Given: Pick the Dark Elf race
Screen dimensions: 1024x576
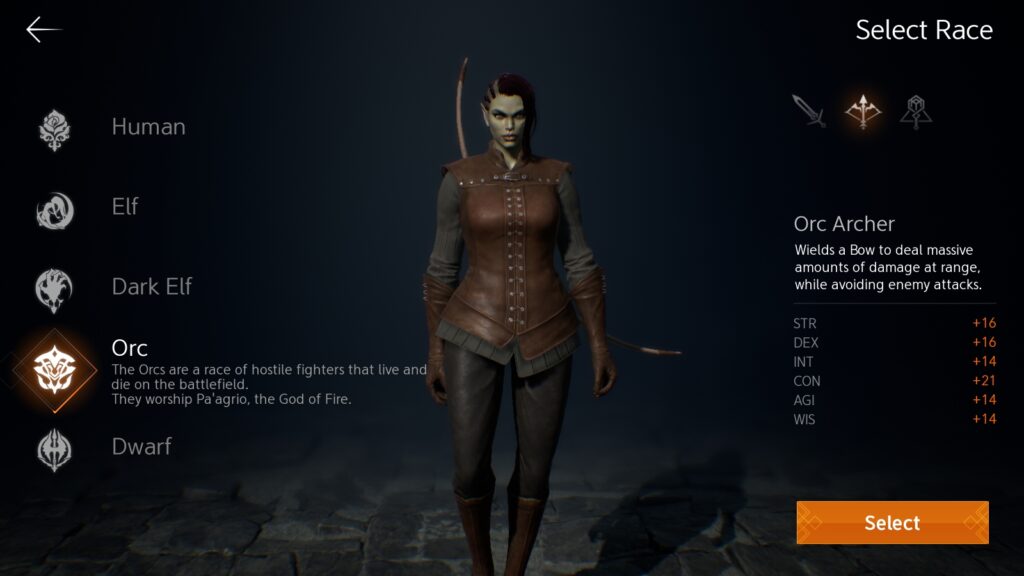Looking at the screenshot, I should click(x=151, y=287).
